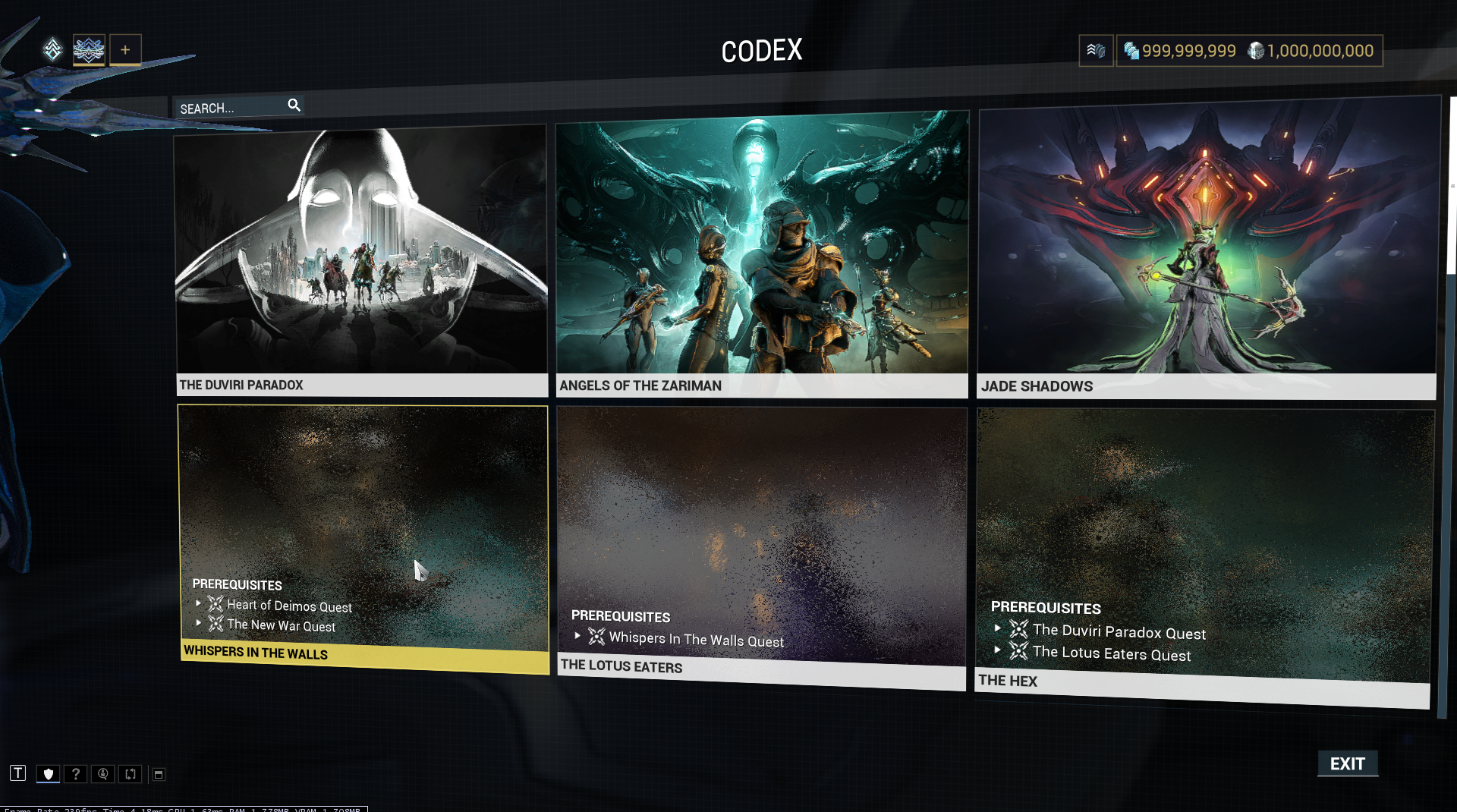Choose the Whispers in the Walls tile
Screen dimensions: 1457x812
pyautogui.click(x=363, y=531)
